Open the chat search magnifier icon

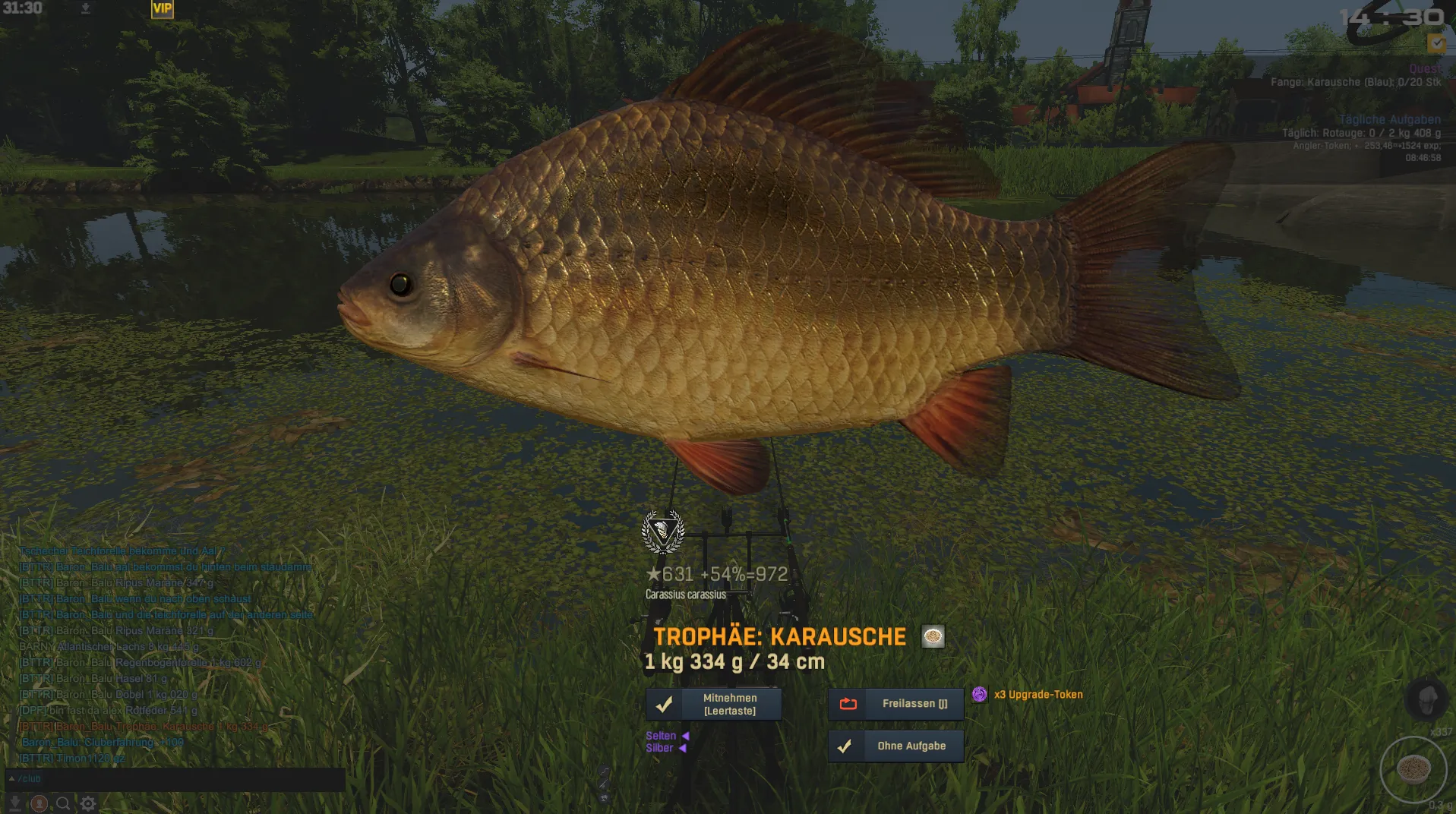point(64,803)
